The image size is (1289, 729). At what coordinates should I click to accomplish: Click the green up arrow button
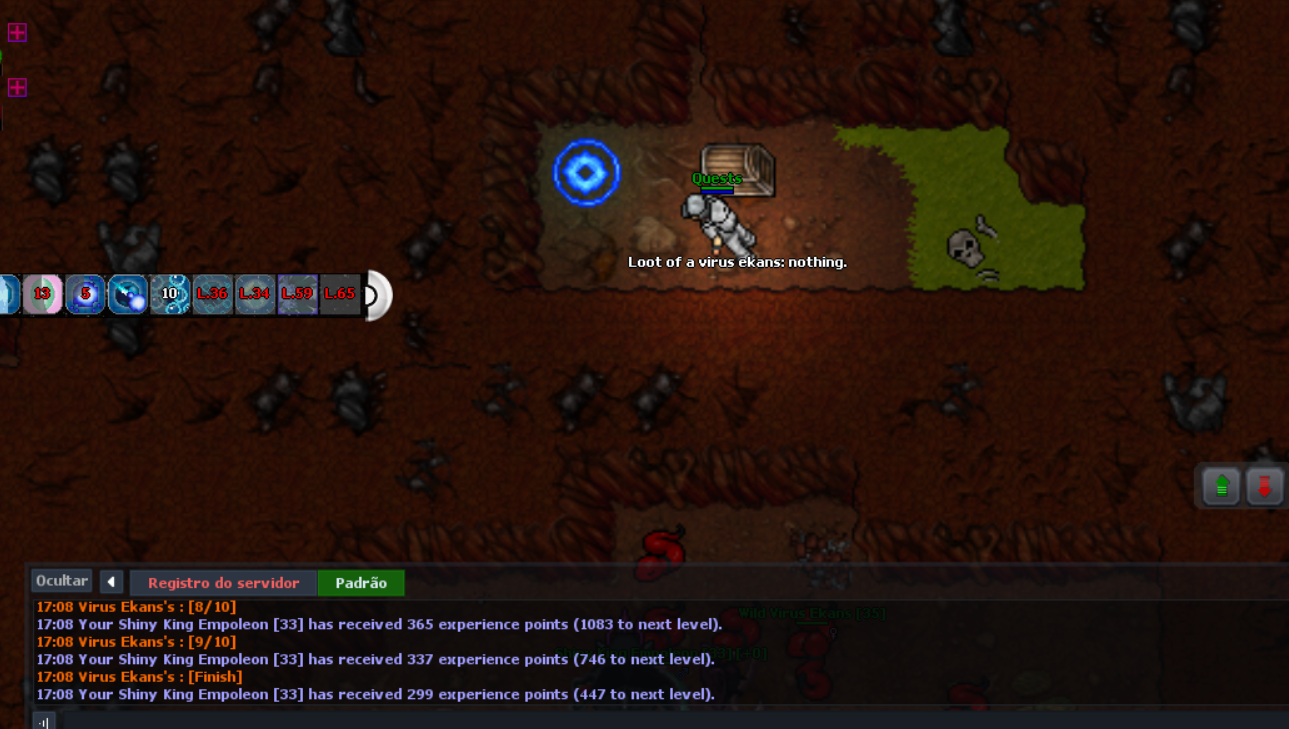[x=1221, y=487]
